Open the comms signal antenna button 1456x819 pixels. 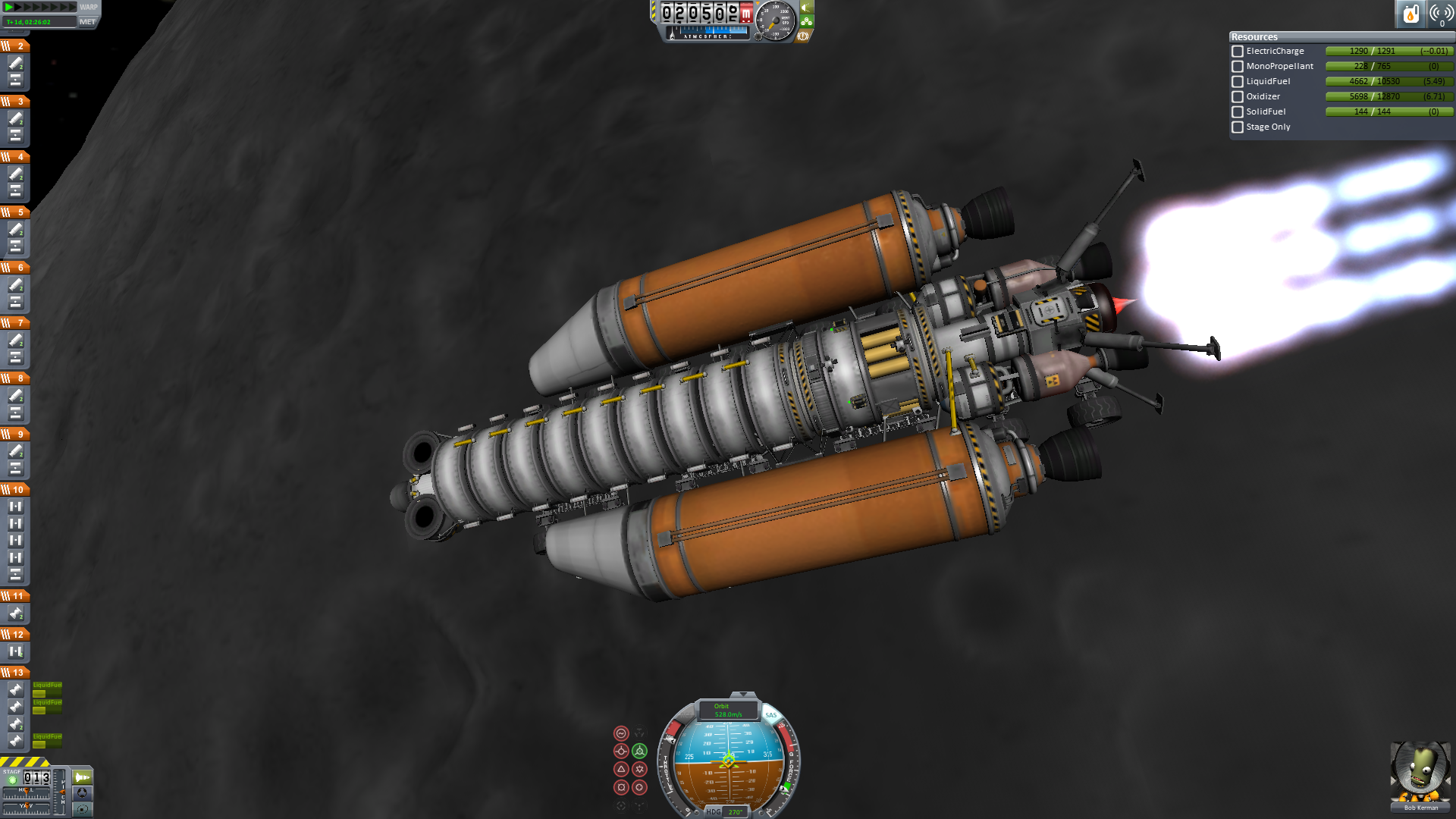point(1441,14)
